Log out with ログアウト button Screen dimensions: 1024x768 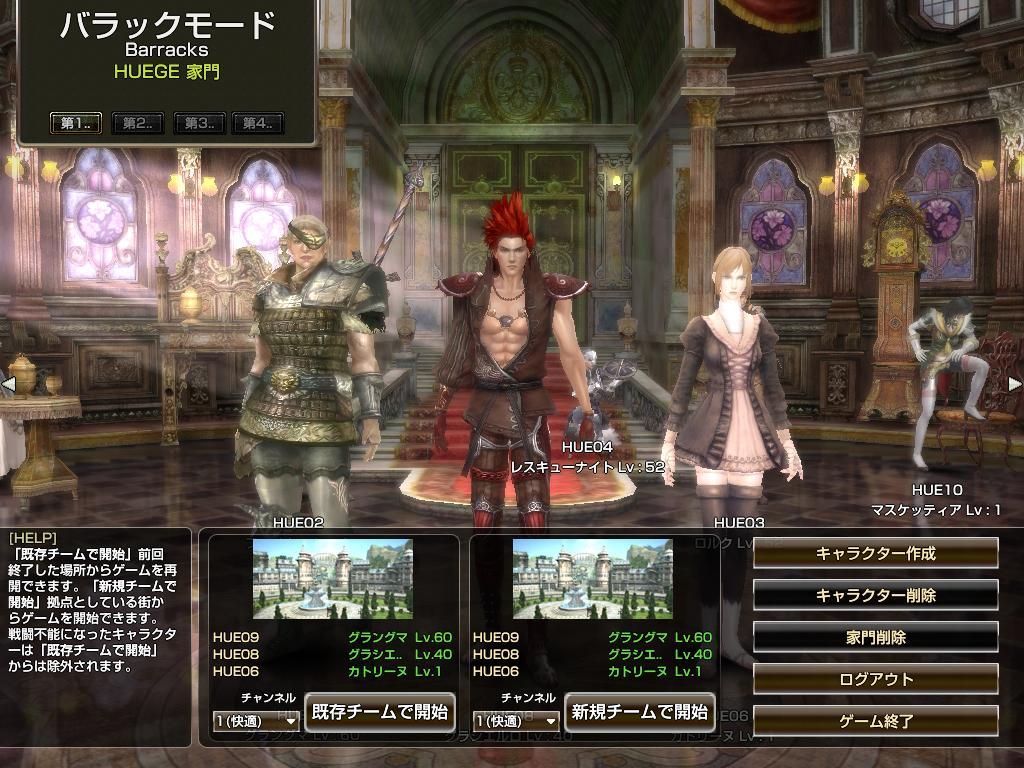875,679
